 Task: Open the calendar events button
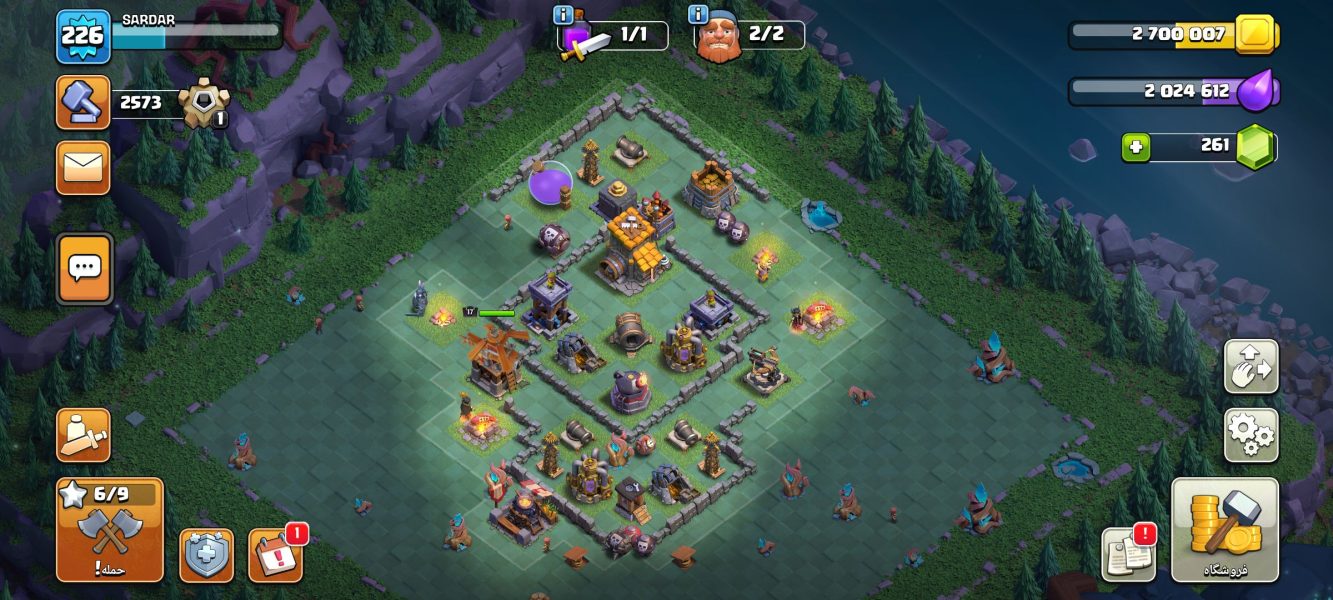(x=275, y=555)
